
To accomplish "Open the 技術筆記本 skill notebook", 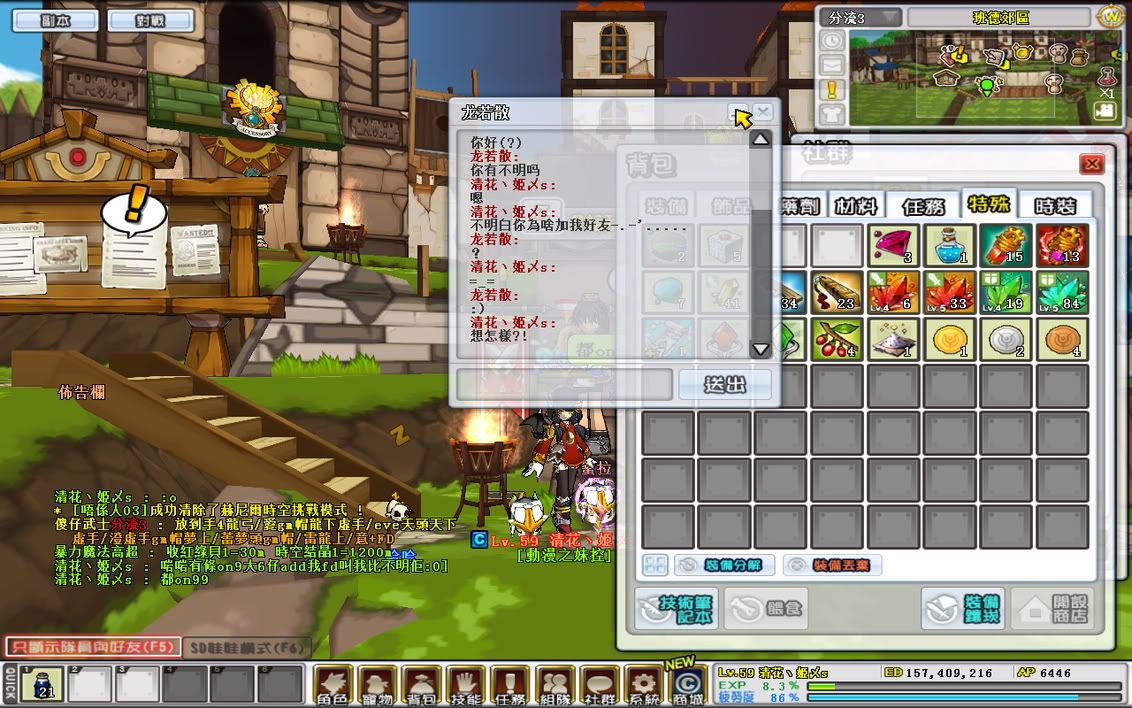I will click(x=675, y=608).
